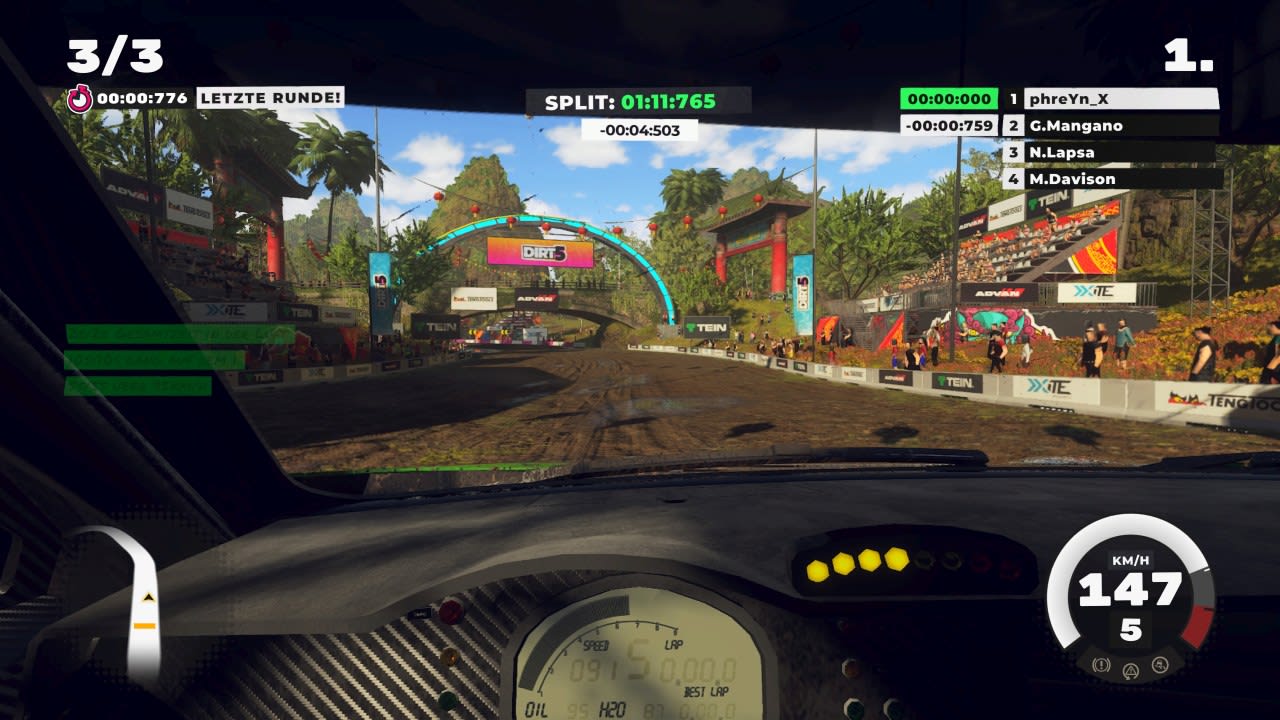Click the player arrow marker on the minimap
This screenshot has height=720, width=1280.
click(x=149, y=596)
